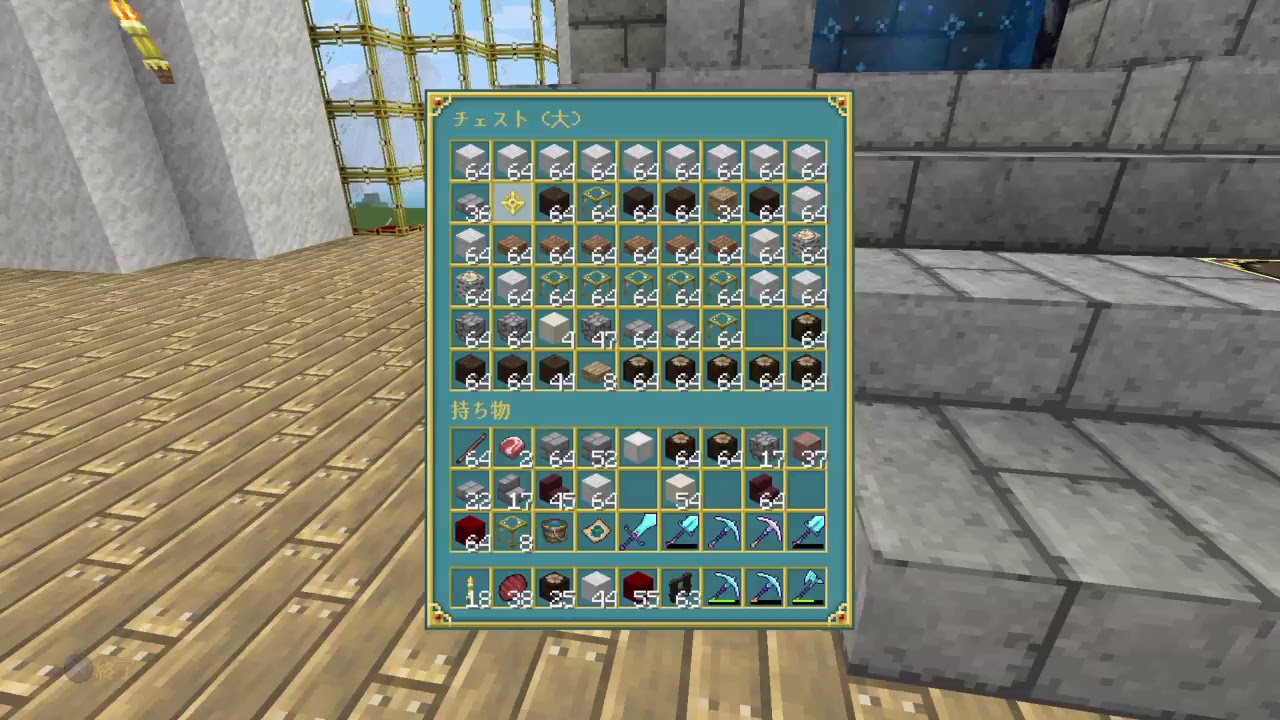Take the map item from the inventory
The image size is (1280, 720).
click(x=596, y=531)
